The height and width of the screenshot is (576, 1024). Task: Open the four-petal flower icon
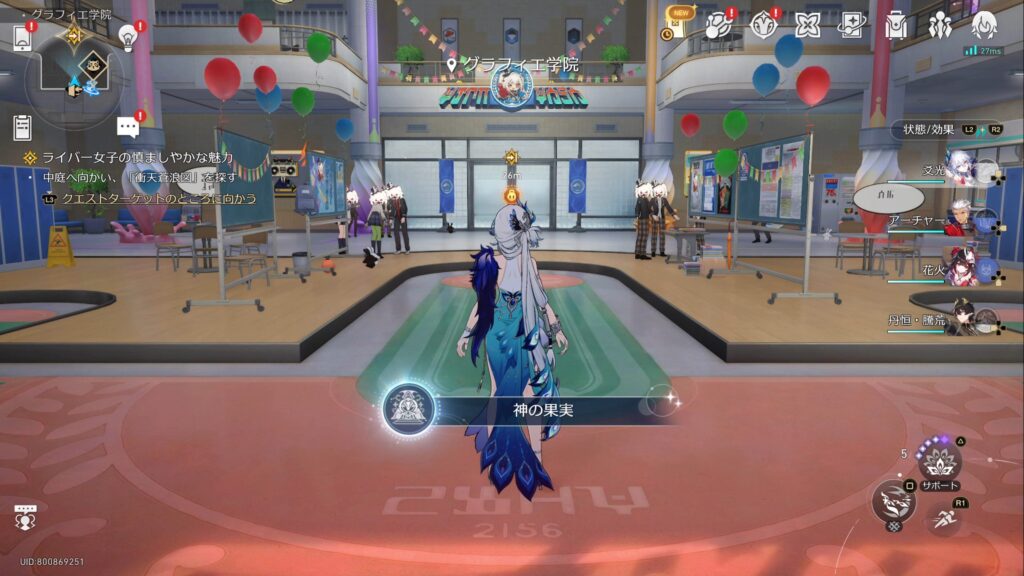point(808,25)
